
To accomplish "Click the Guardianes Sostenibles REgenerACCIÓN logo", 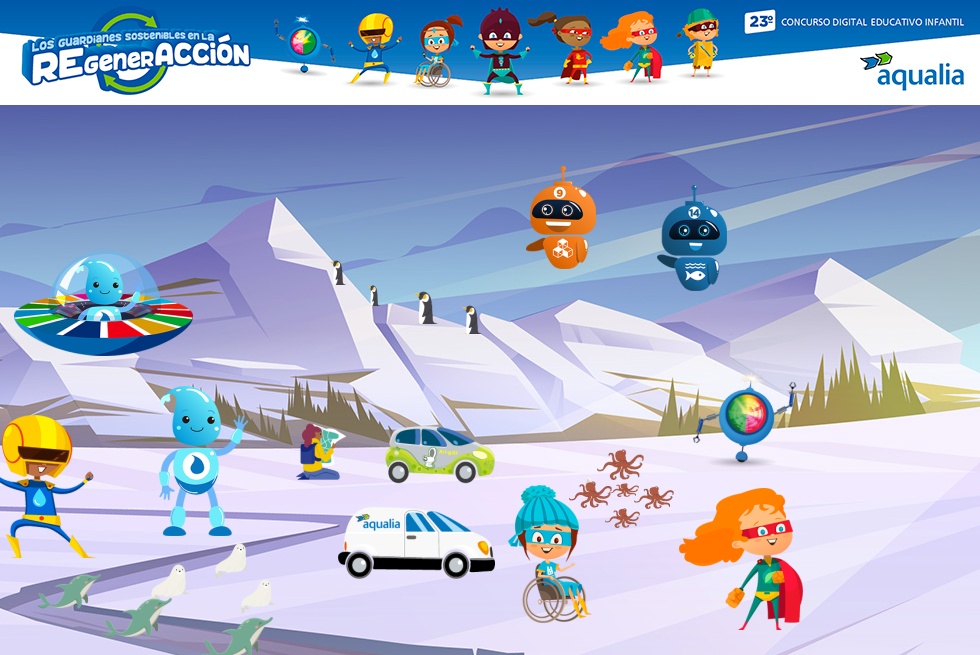I will 135,53.
